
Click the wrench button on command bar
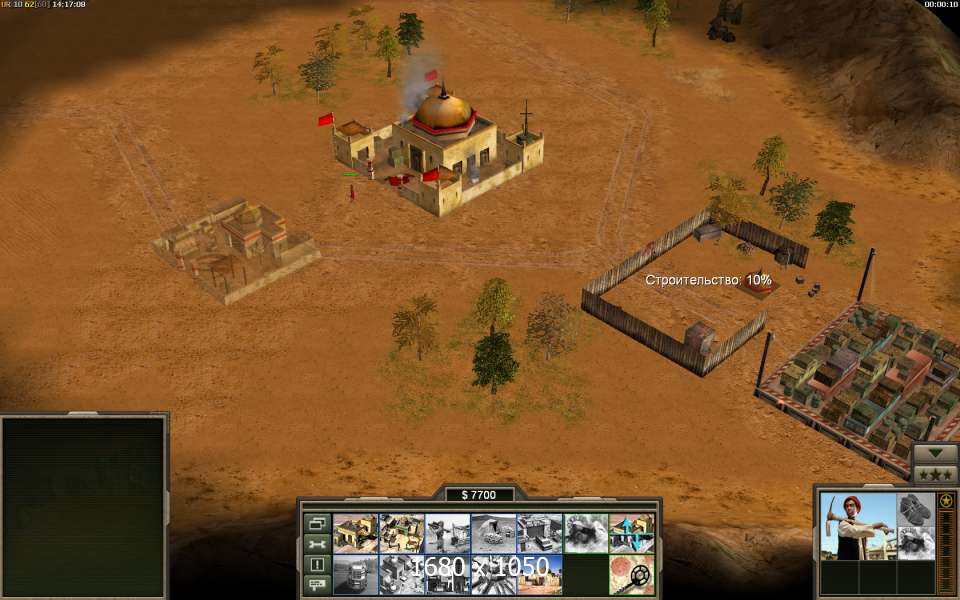tap(318, 544)
